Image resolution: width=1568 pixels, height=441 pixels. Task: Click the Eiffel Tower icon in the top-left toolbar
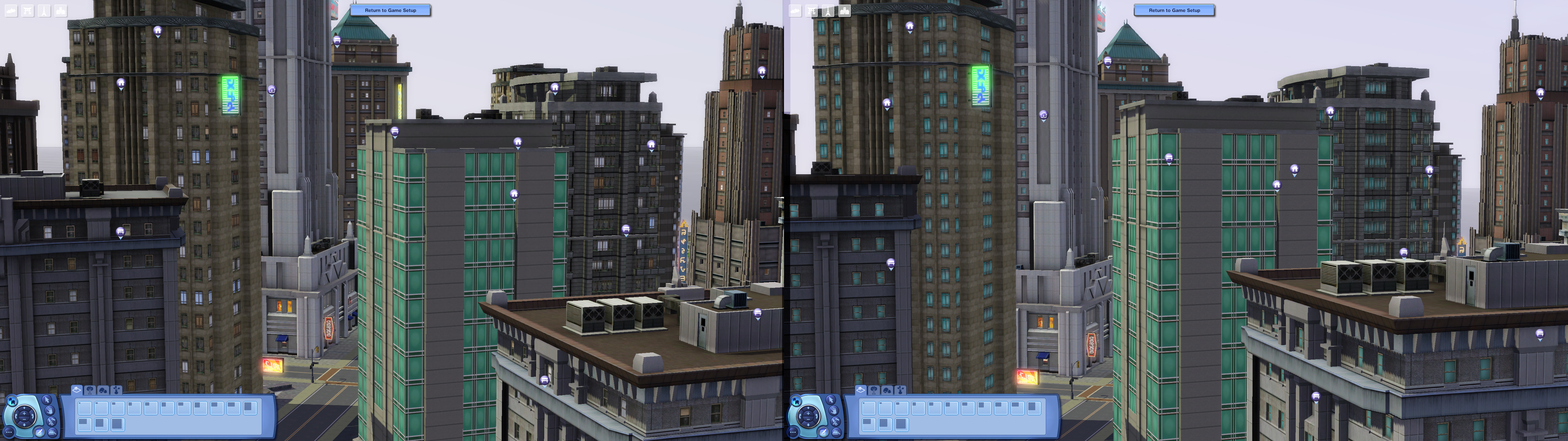click(x=44, y=11)
